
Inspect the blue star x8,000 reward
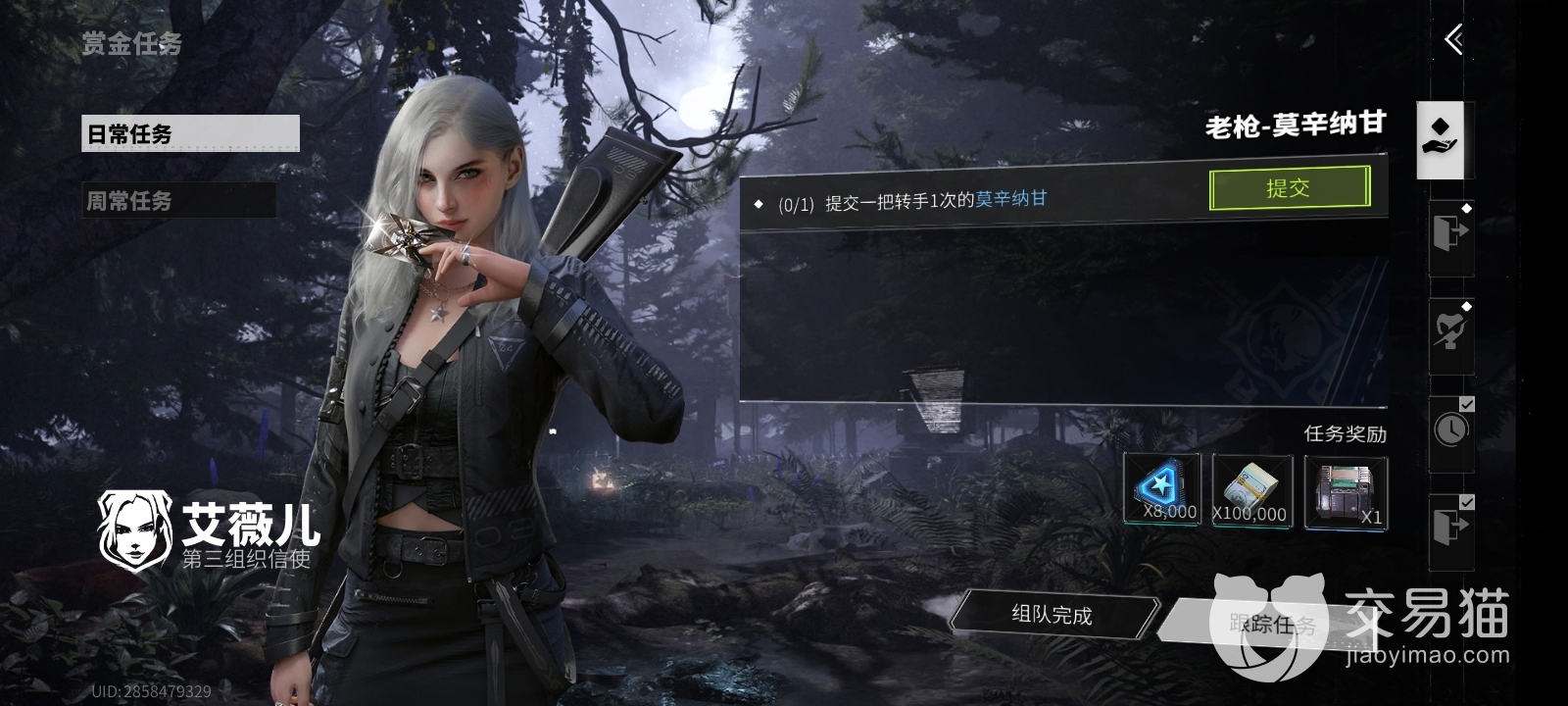tap(1162, 489)
